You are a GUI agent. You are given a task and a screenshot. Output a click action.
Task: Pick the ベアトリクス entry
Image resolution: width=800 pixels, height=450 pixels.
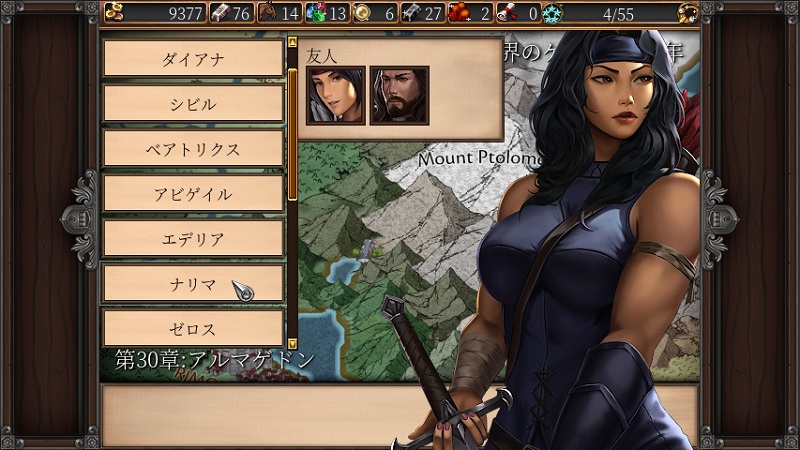(x=193, y=148)
